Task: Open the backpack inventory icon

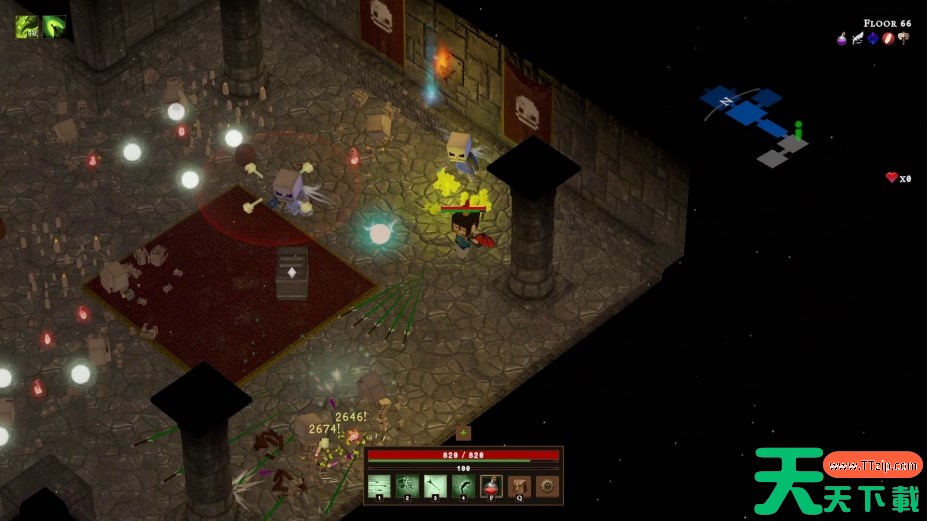Action: 518,487
